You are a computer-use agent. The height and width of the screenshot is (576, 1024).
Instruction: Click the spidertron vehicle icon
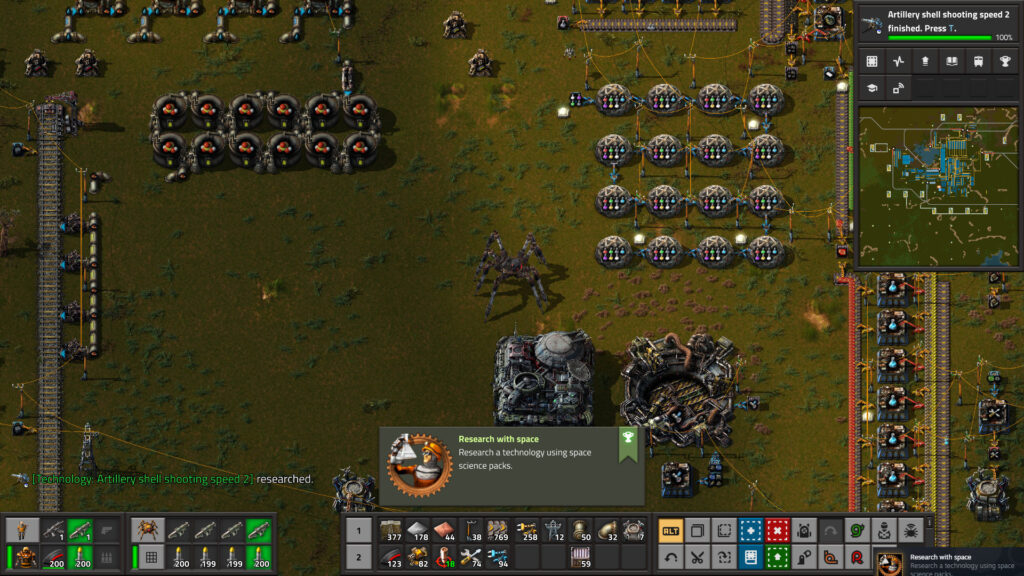(150, 530)
